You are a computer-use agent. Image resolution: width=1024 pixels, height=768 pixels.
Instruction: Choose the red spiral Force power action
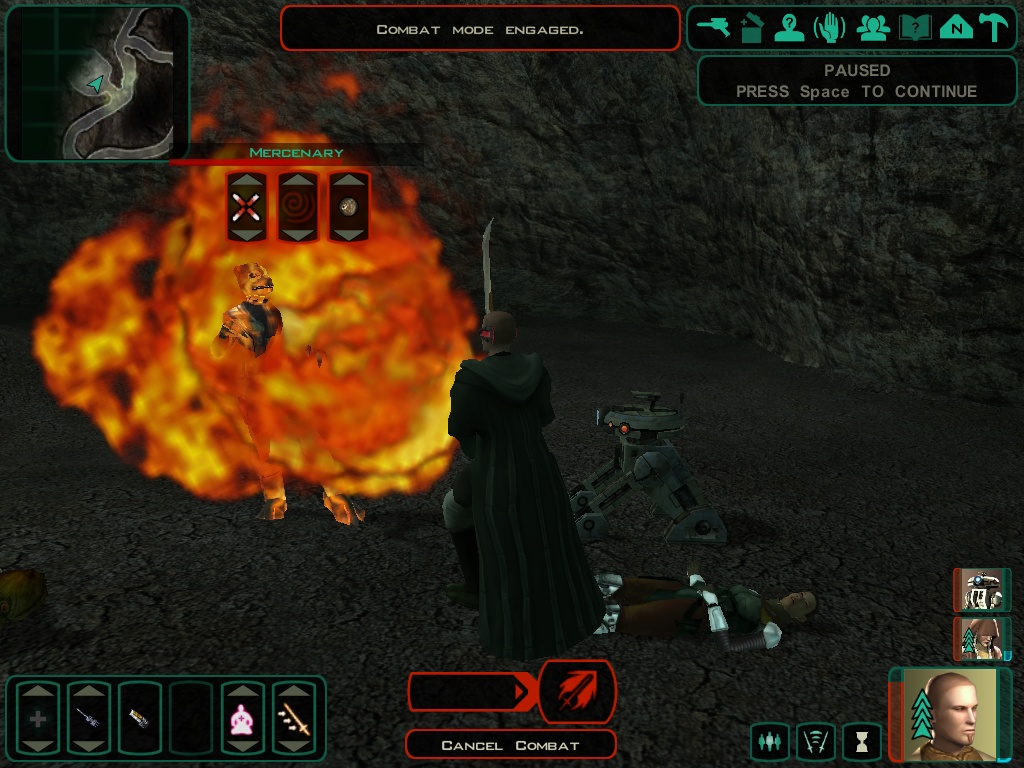(x=297, y=207)
